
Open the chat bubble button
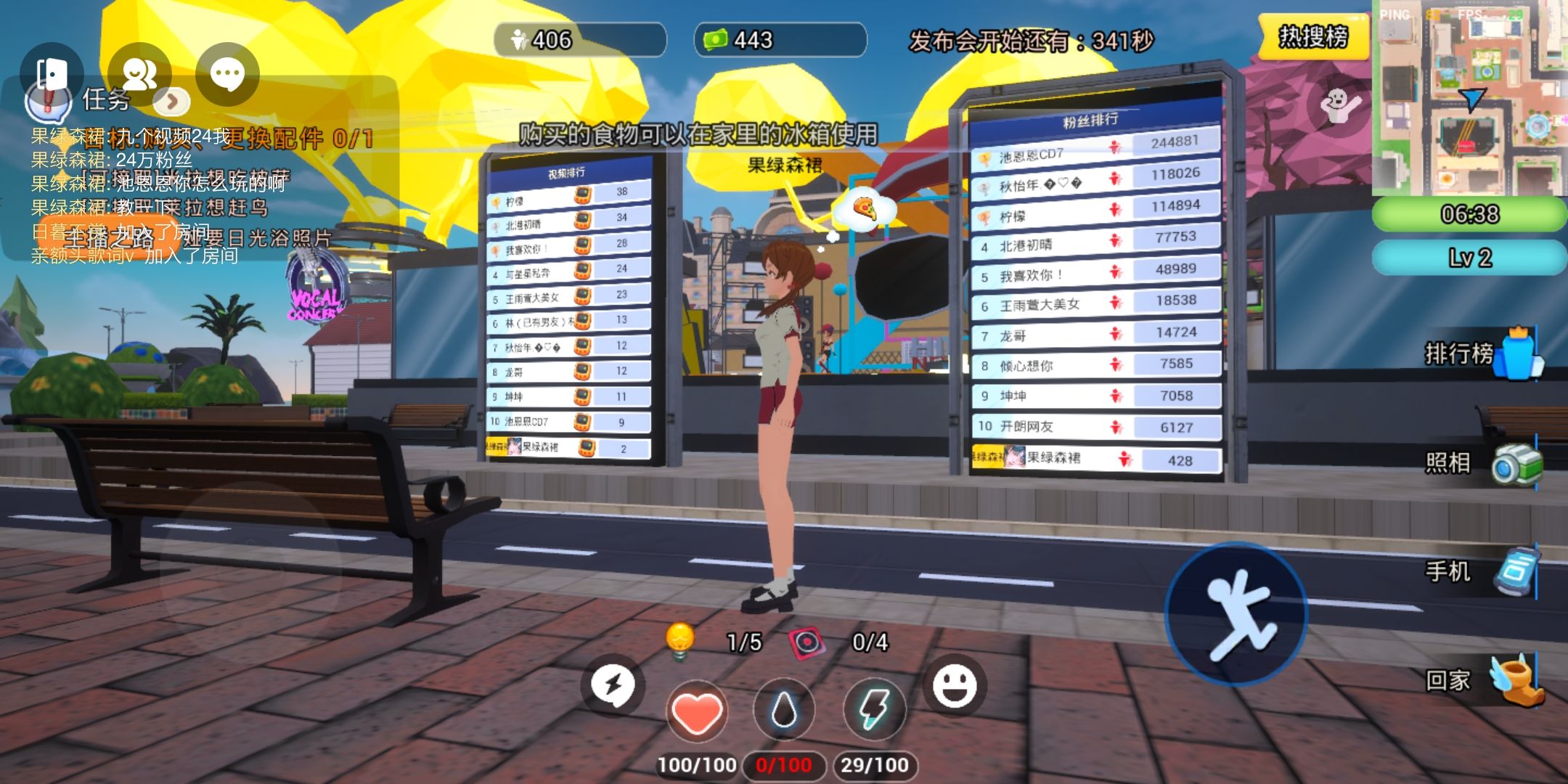pyautogui.click(x=227, y=74)
